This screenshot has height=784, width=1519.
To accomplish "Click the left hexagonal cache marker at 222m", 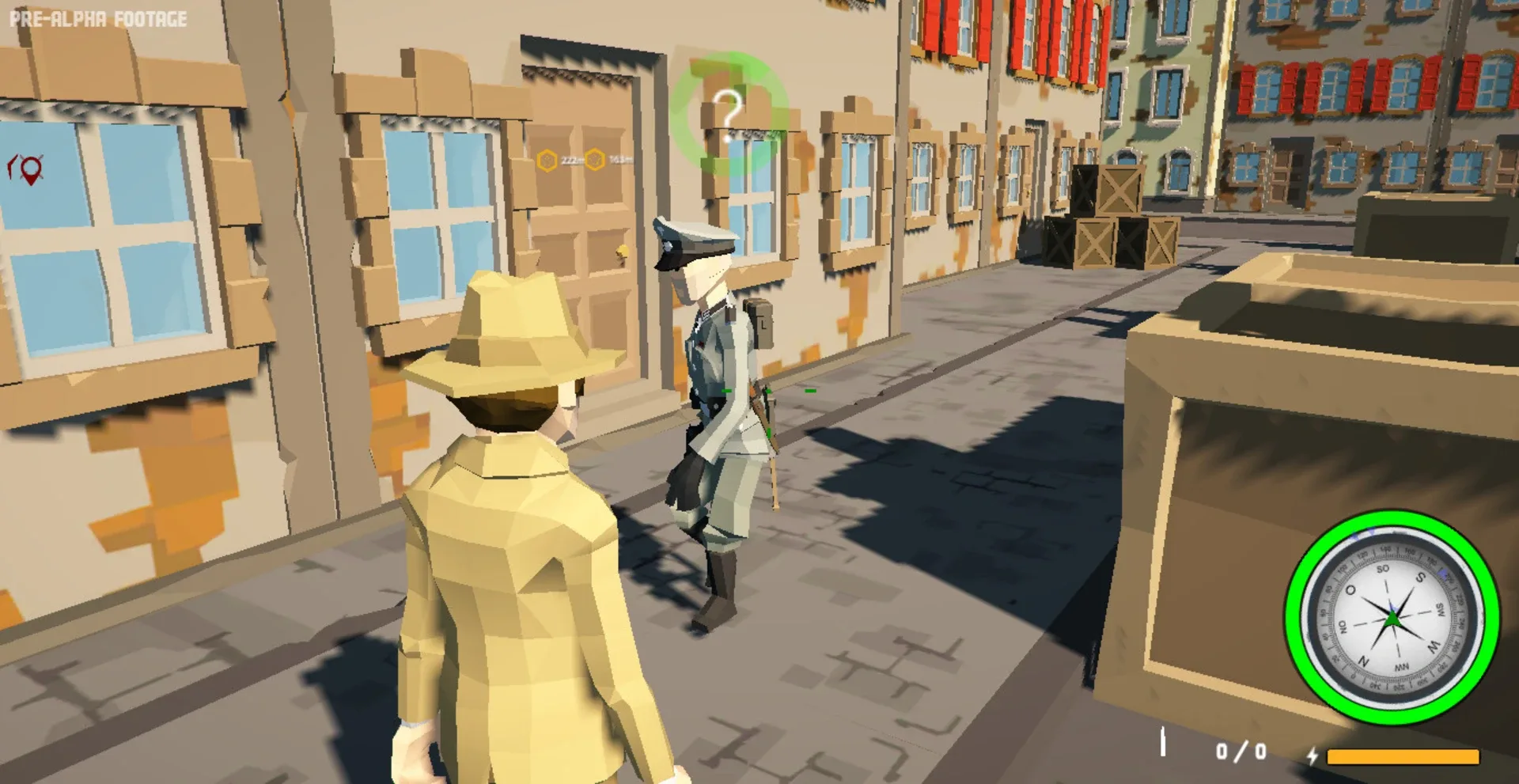I will coord(547,161).
